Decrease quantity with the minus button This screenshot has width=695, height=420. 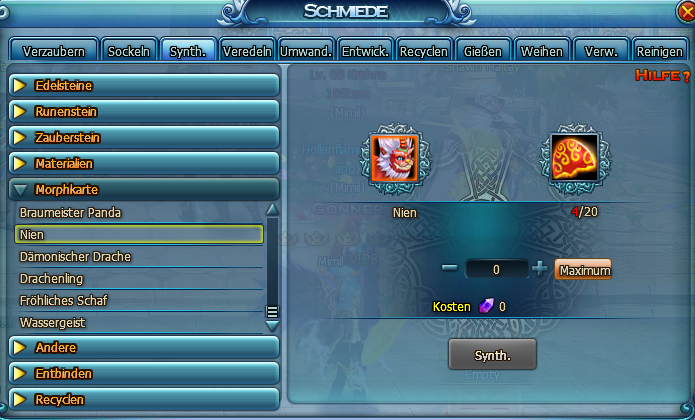click(450, 269)
